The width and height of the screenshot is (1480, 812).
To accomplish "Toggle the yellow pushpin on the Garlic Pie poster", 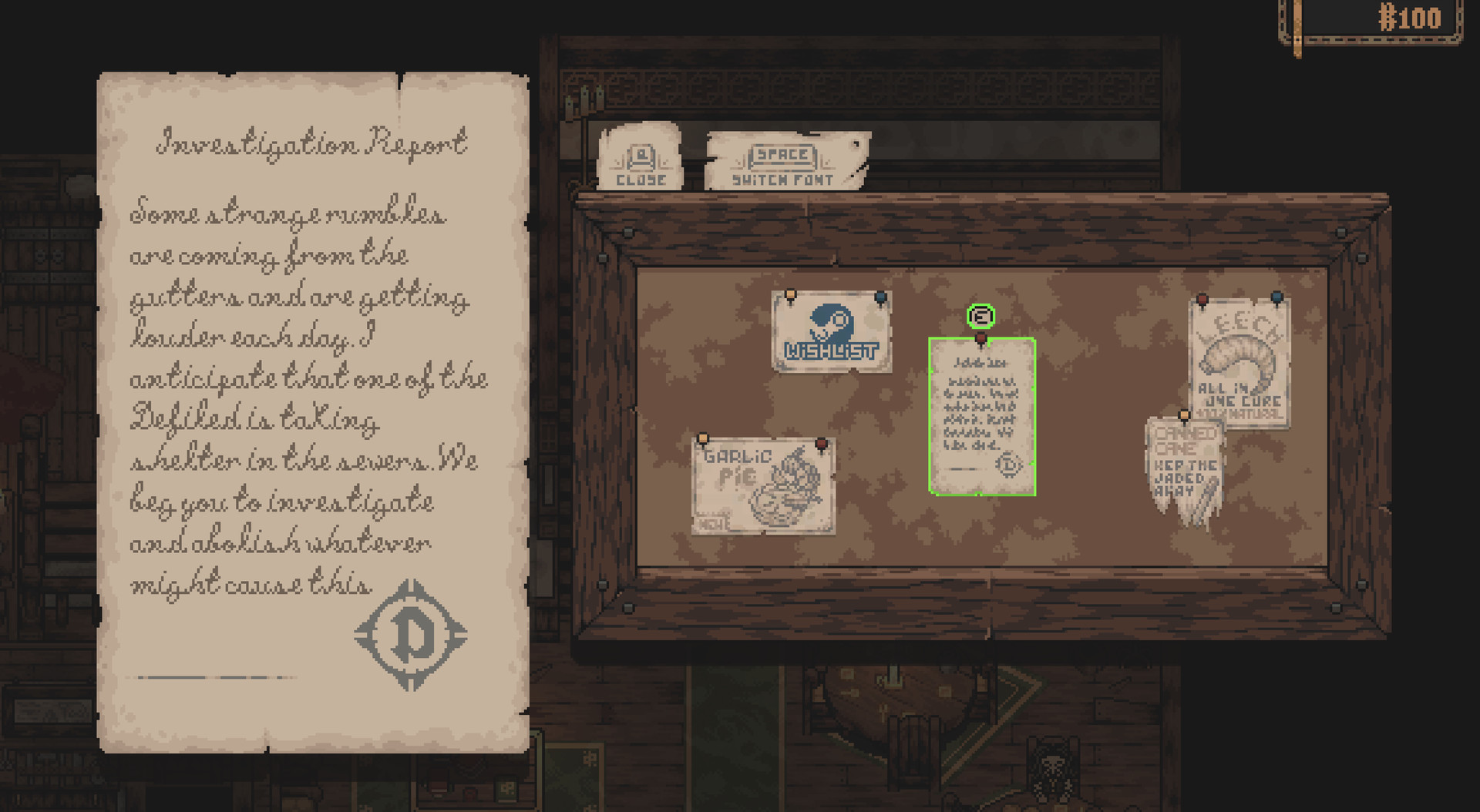I will point(704,439).
